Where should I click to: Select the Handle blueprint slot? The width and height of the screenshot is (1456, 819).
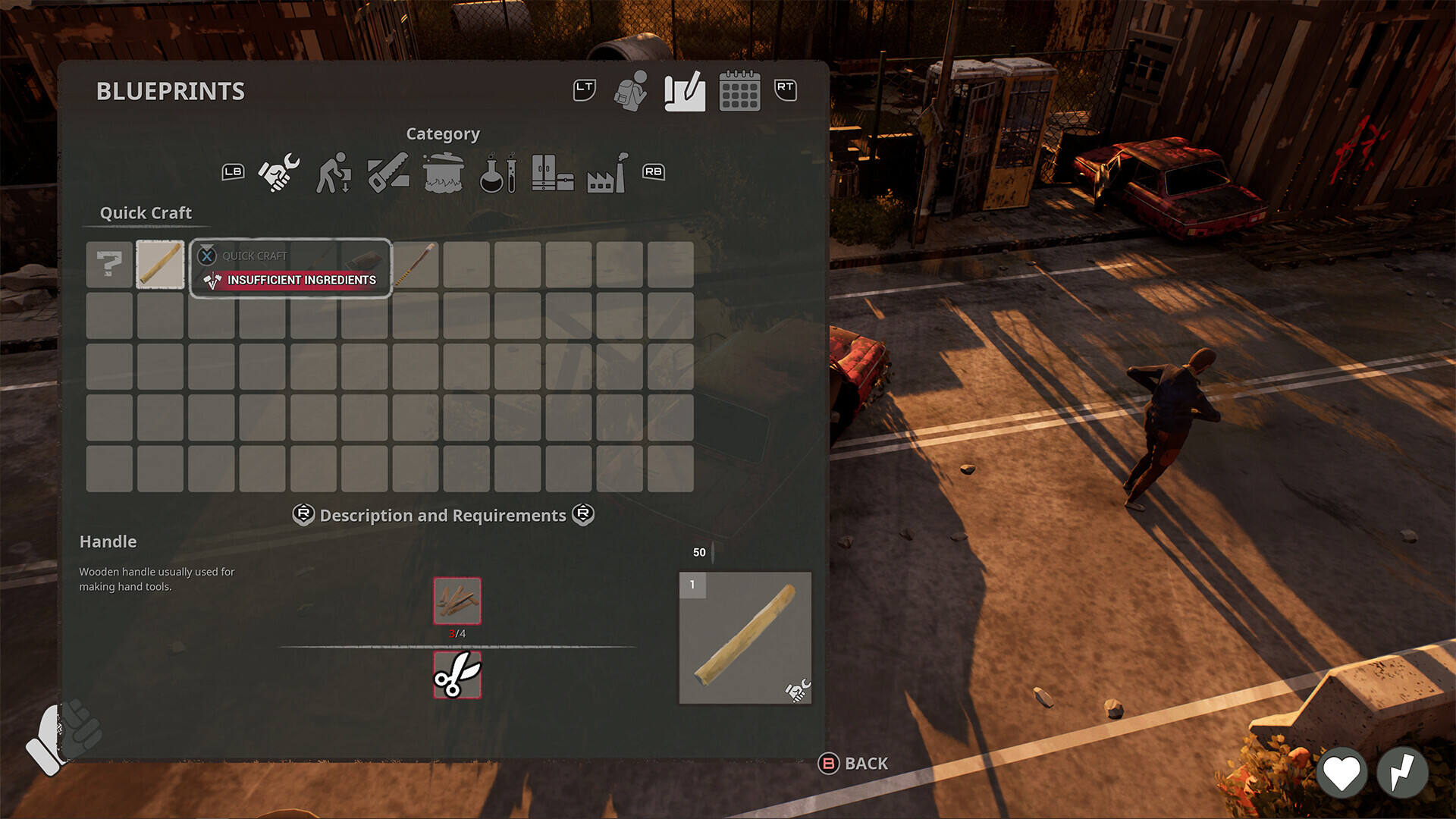coord(160,265)
